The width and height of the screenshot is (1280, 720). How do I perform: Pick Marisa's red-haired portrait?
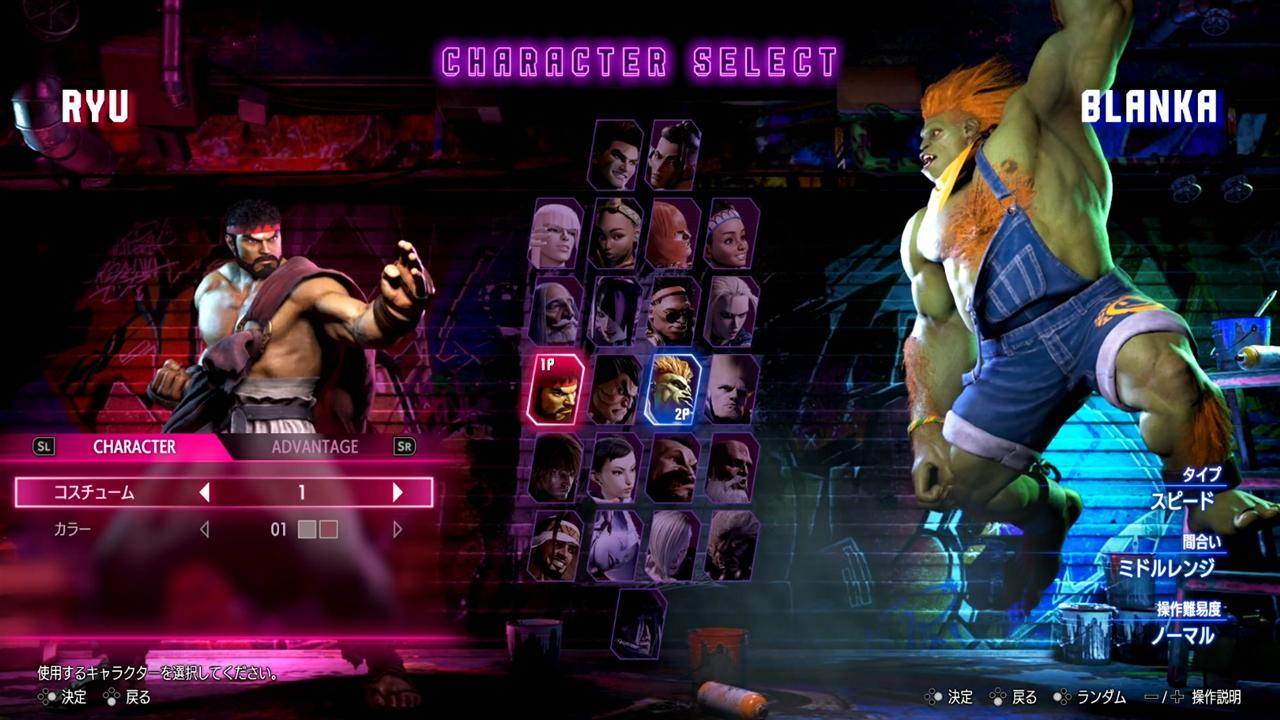pos(673,233)
